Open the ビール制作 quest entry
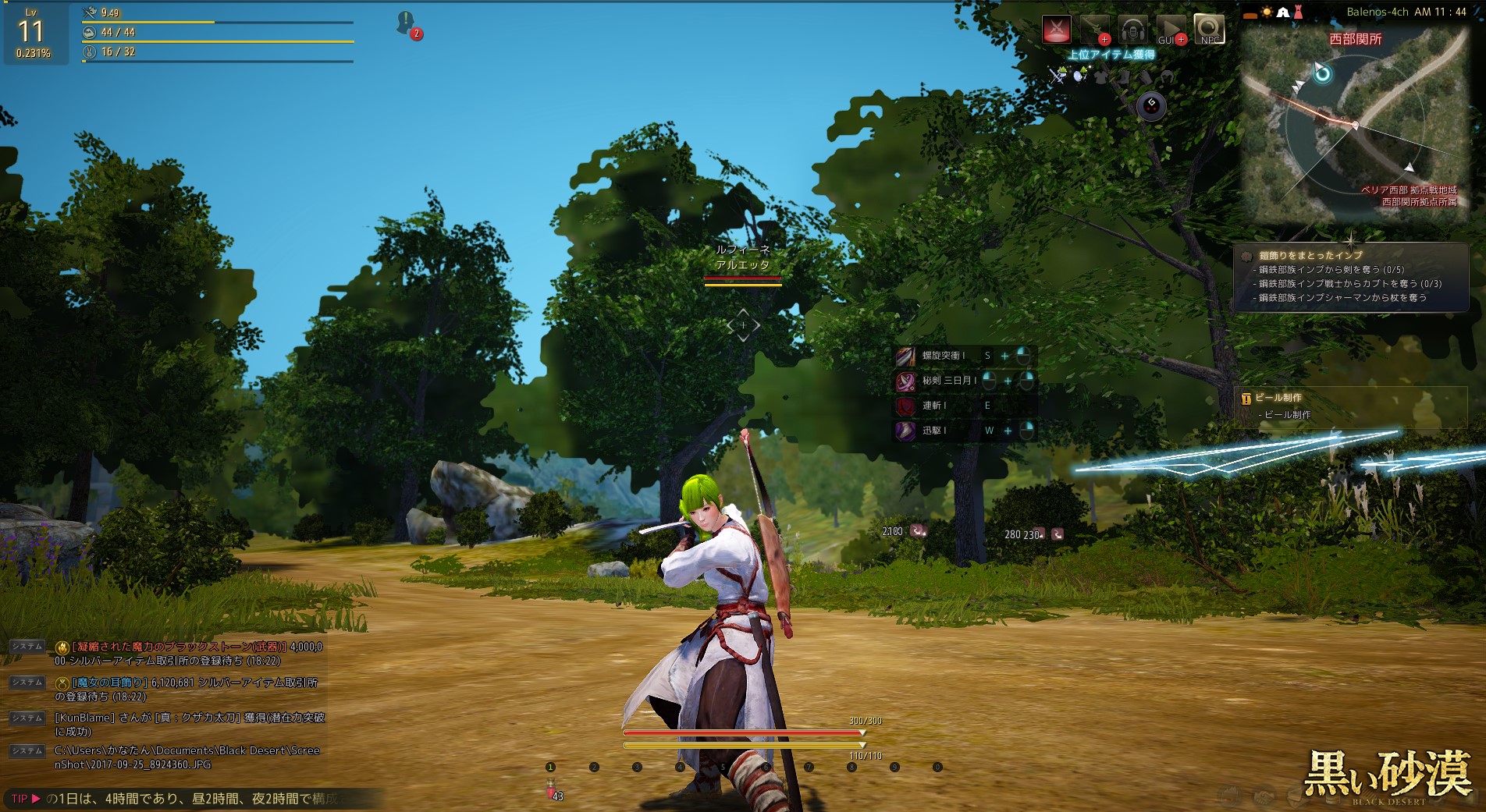1486x812 pixels. (x=1278, y=398)
